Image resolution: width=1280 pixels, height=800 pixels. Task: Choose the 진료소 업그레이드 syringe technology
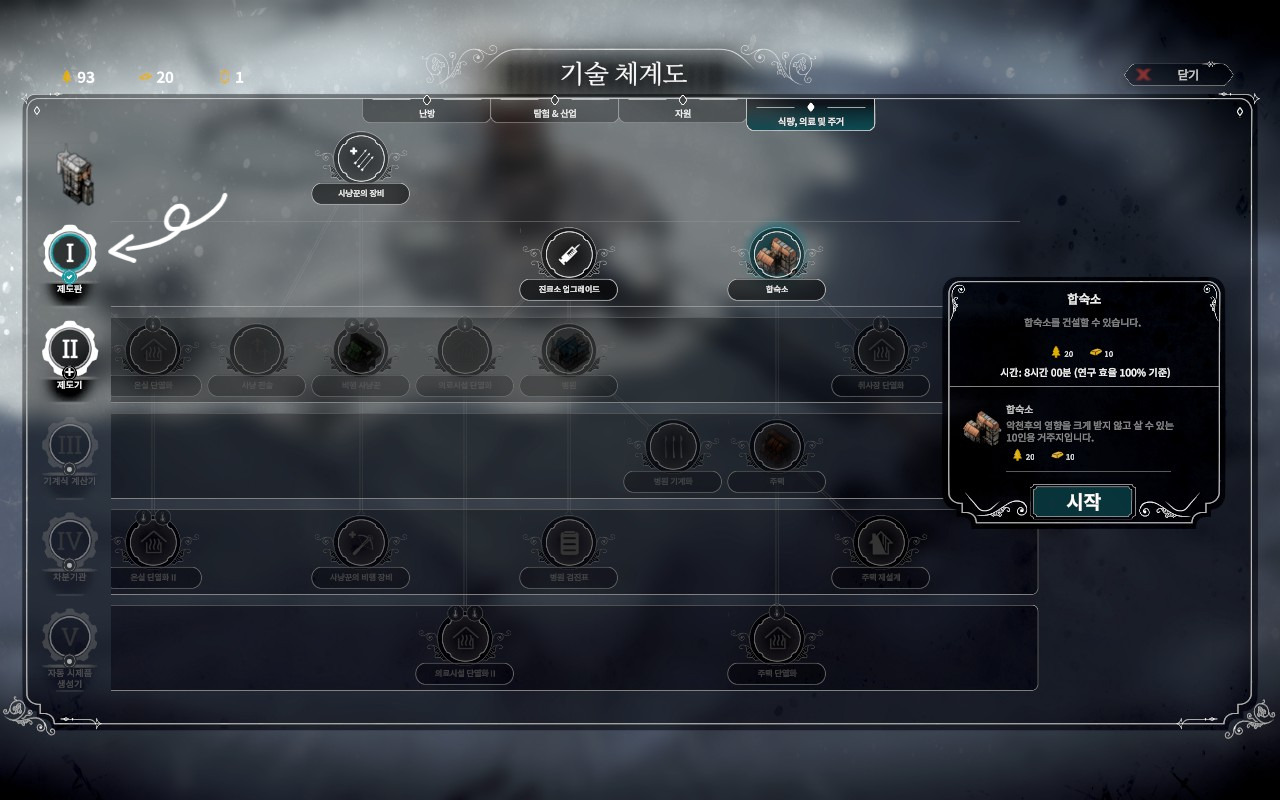tap(568, 255)
